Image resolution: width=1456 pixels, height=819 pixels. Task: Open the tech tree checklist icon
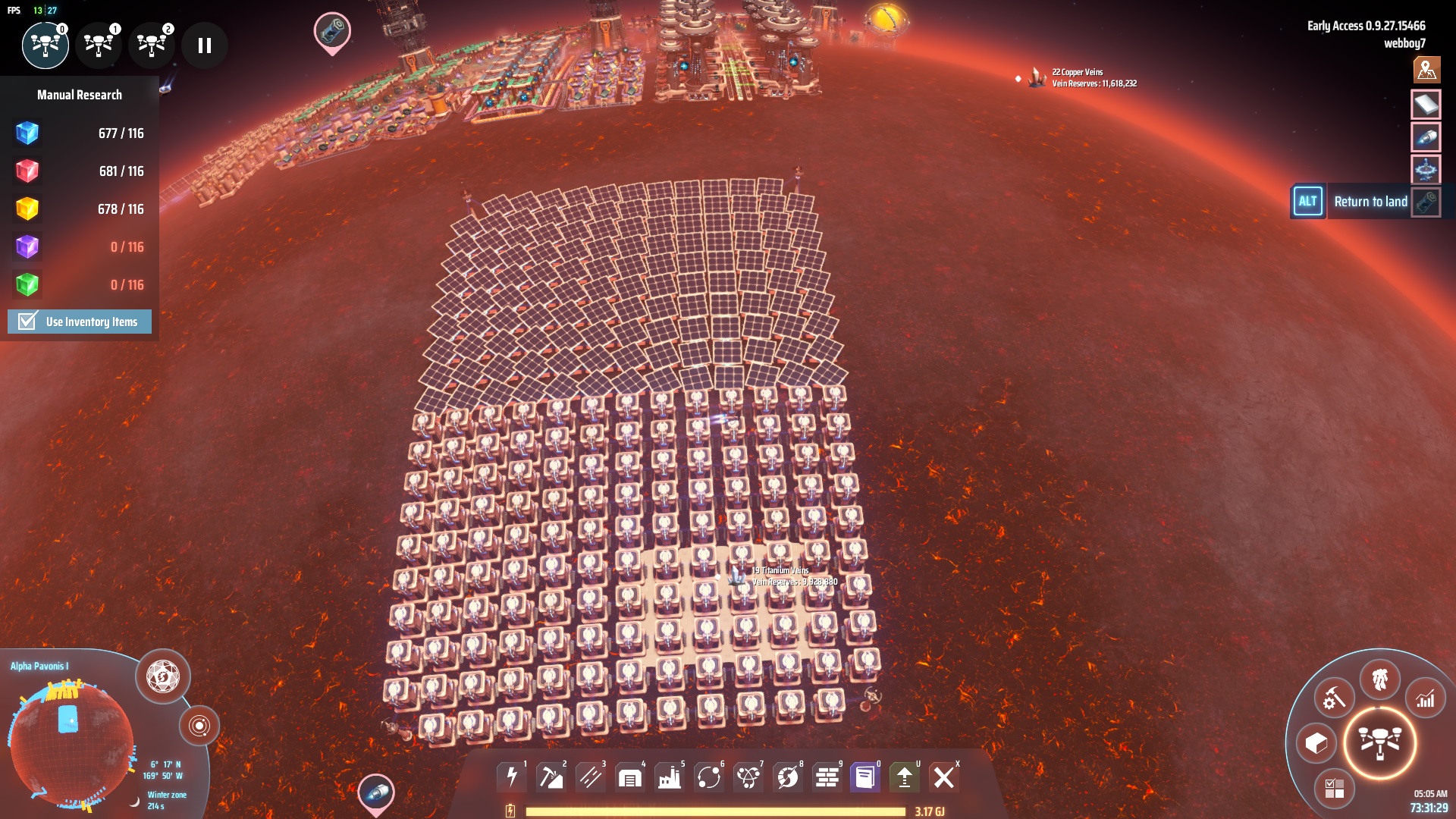pos(1334,789)
